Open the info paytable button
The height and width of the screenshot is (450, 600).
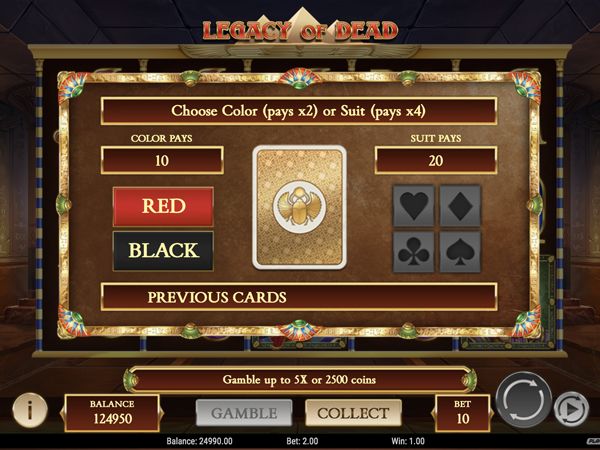(30, 409)
